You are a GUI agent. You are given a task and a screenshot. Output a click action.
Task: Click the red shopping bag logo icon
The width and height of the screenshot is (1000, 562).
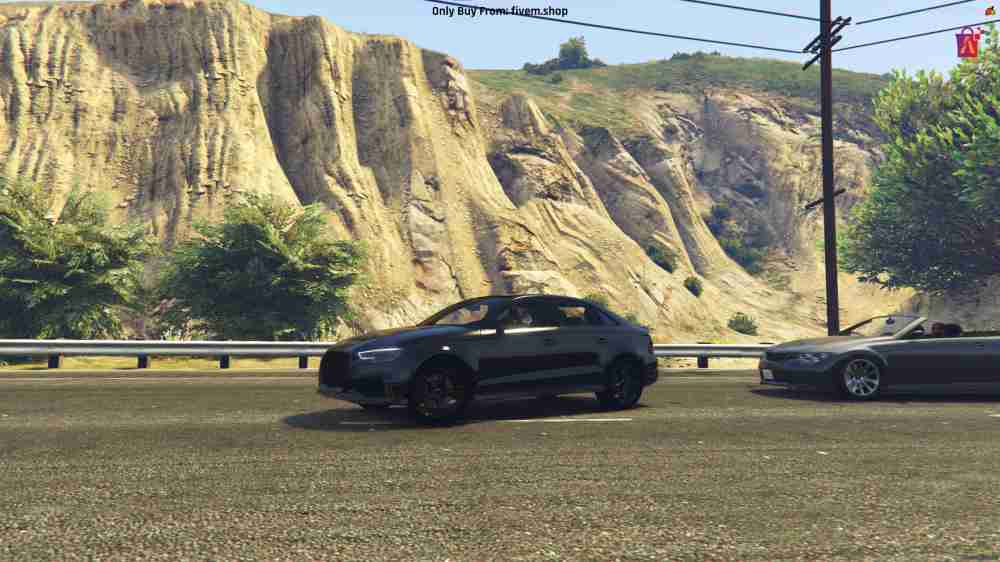968,42
